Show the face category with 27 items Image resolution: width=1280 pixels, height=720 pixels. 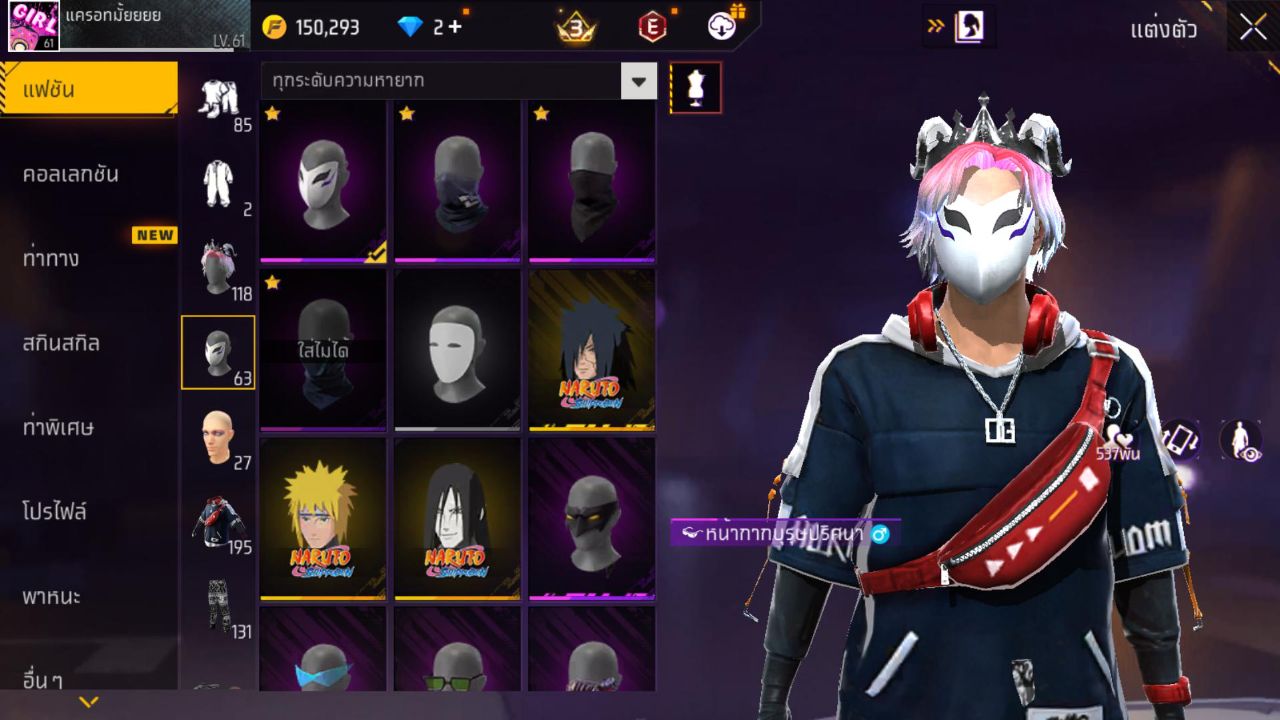point(217,437)
